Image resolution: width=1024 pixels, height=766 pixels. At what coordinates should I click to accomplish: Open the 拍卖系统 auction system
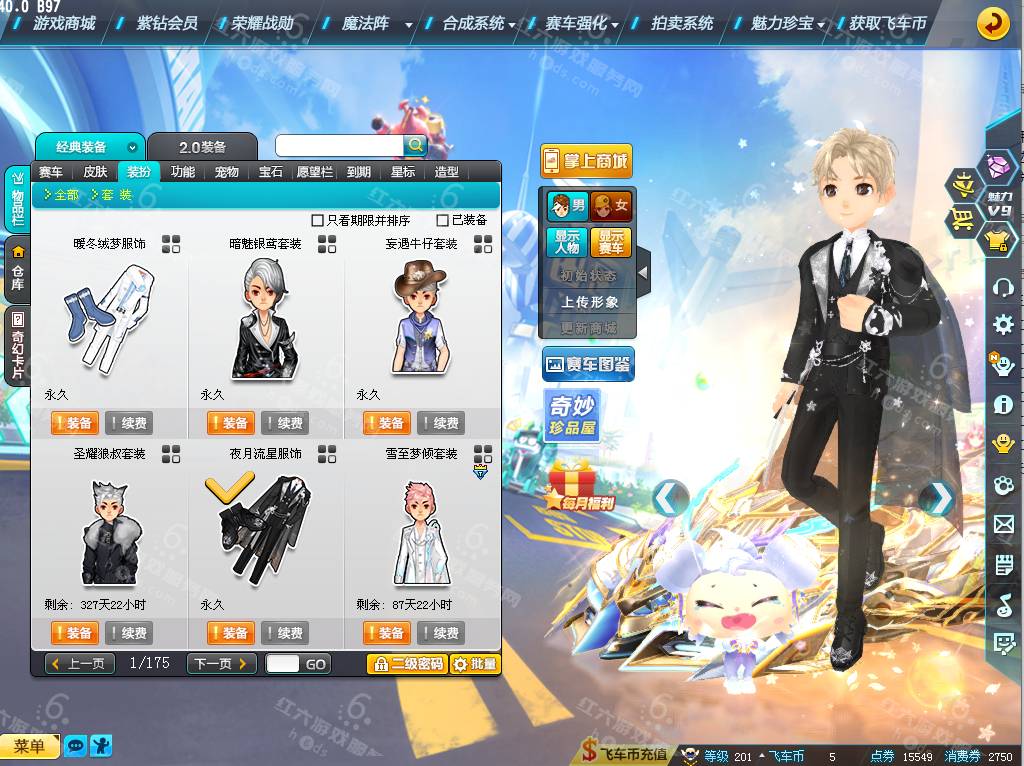click(x=681, y=22)
